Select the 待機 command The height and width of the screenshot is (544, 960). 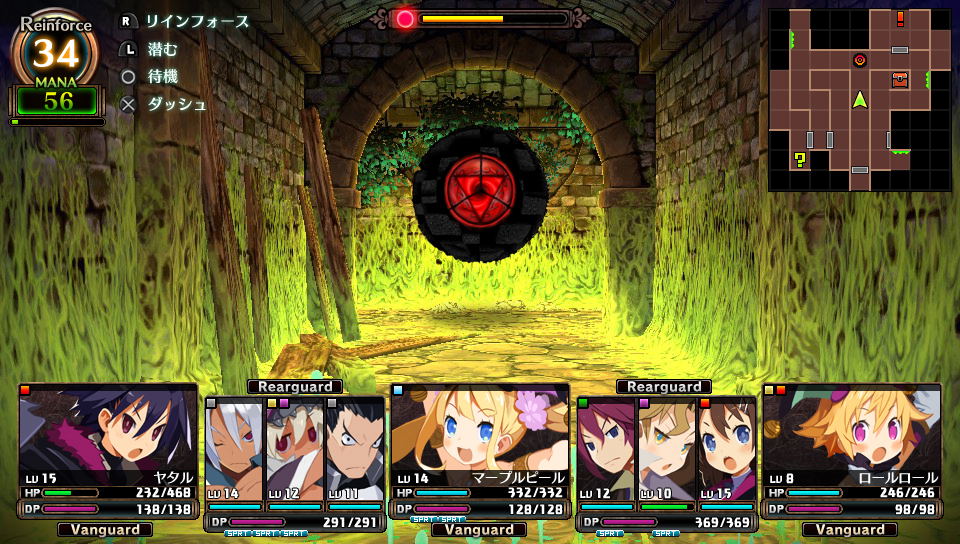coord(162,76)
